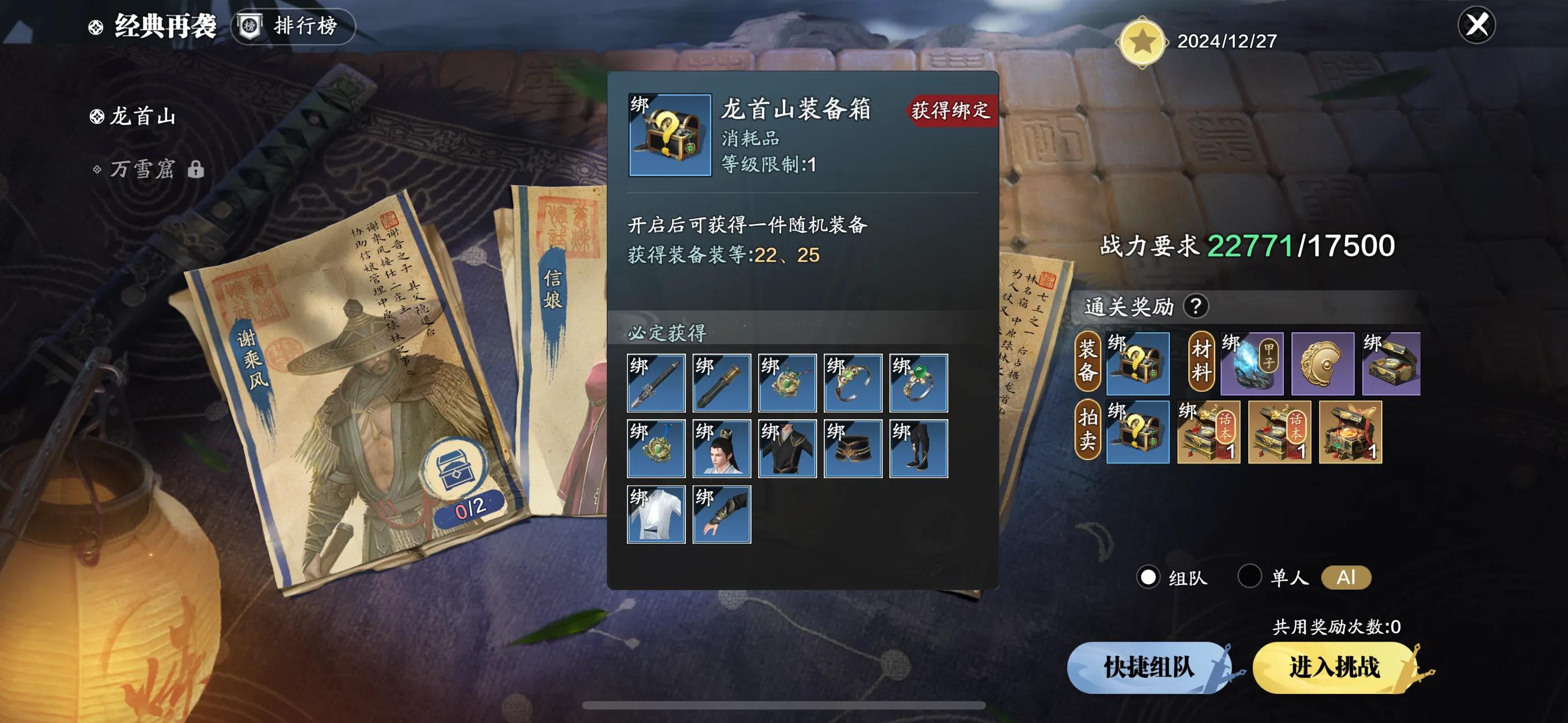This screenshot has height=723, width=1568.
Task: View the black trousers equipment item
Action: pos(918,448)
